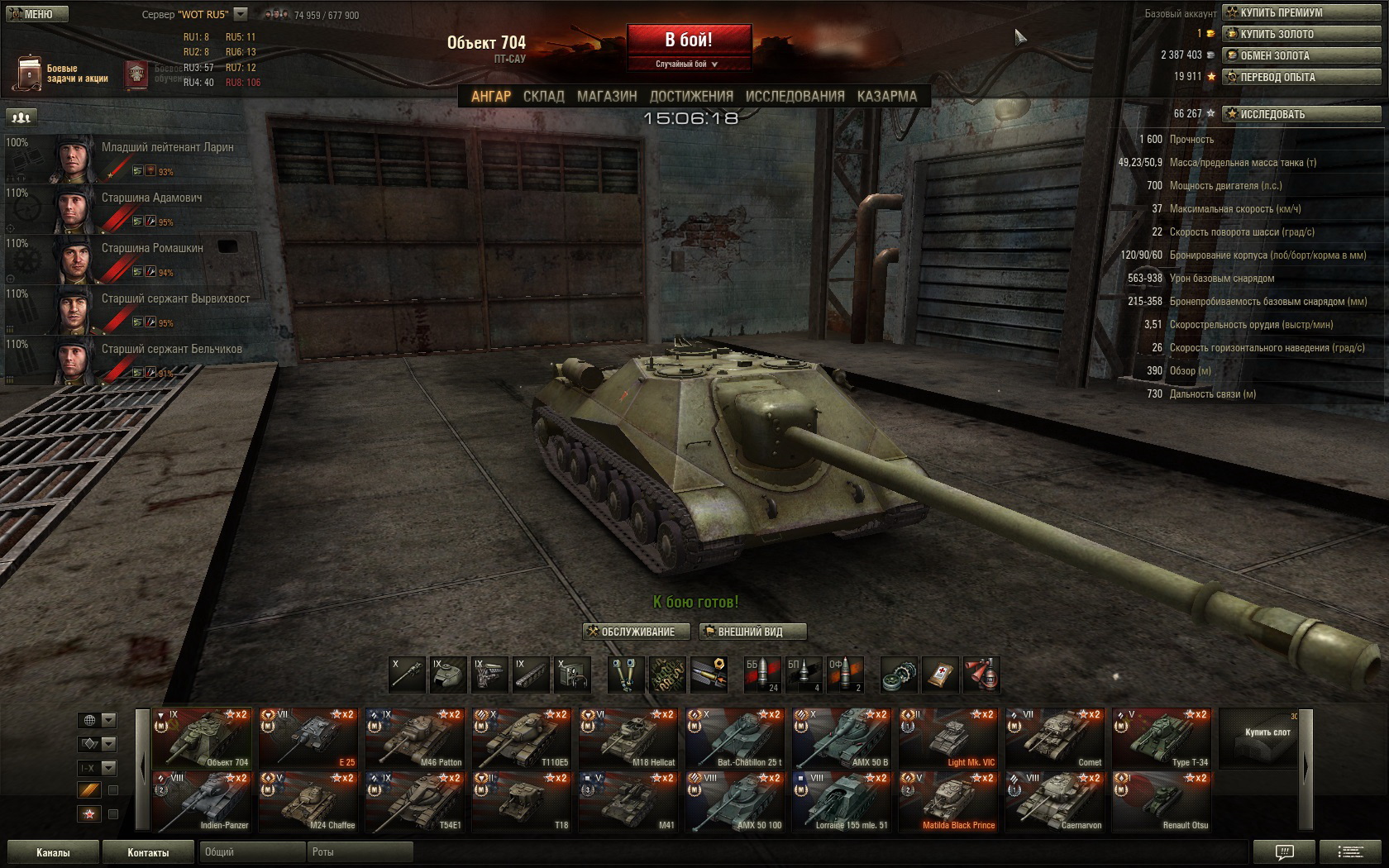Start battle with В бой! button
The width and height of the screenshot is (1389, 868).
point(689,40)
